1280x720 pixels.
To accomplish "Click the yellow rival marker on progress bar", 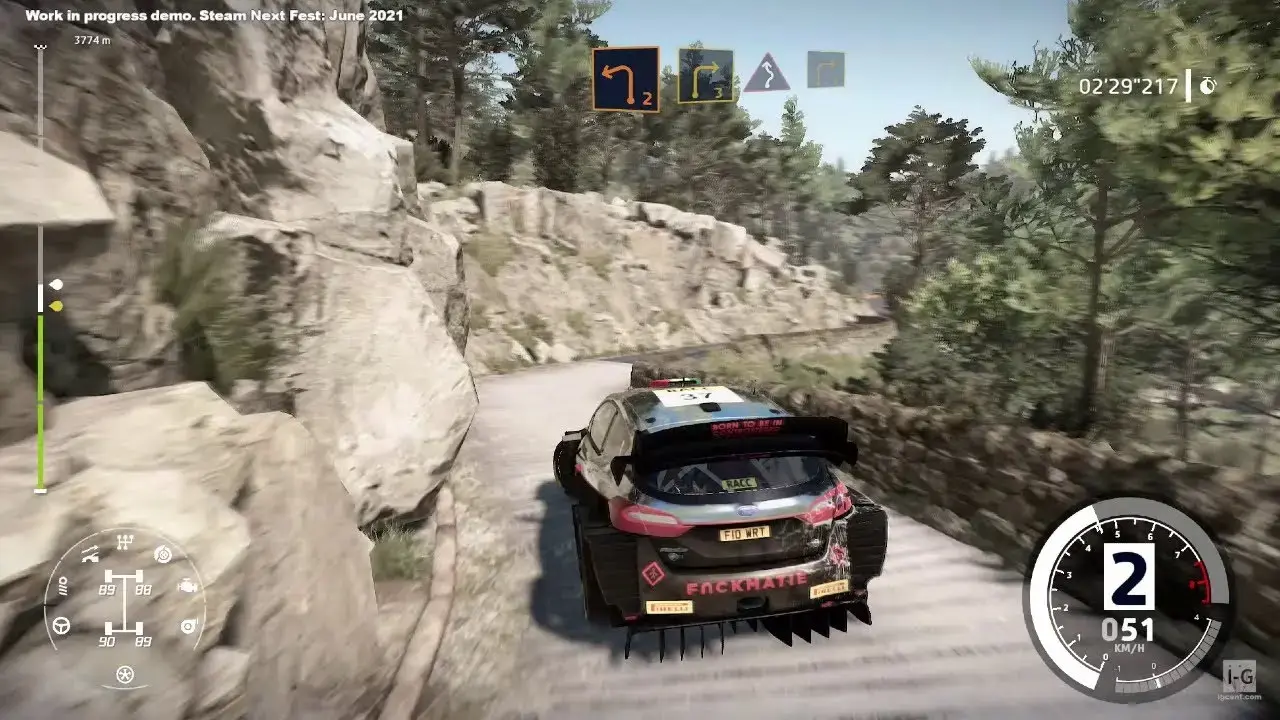I will point(56,305).
